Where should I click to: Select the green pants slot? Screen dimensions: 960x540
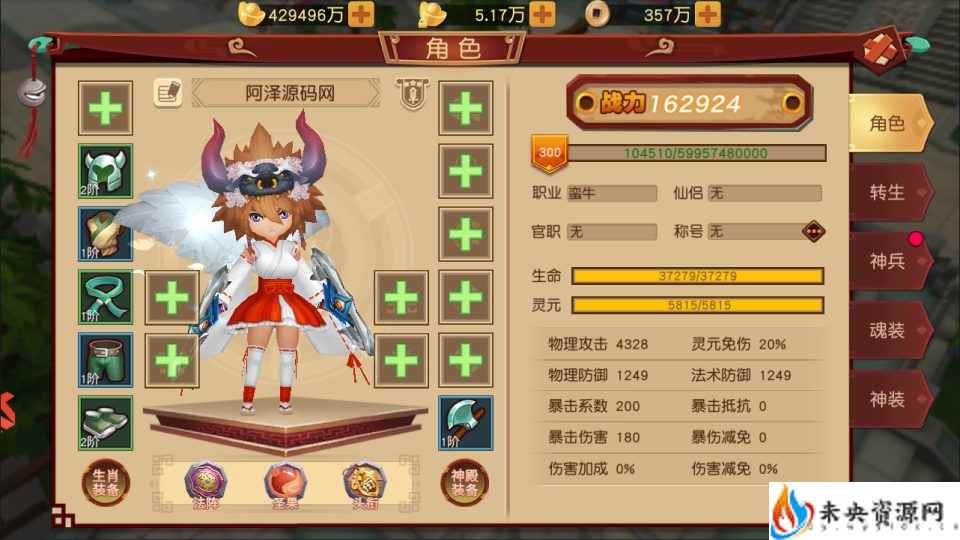pyautogui.click(x=106, y=359)
